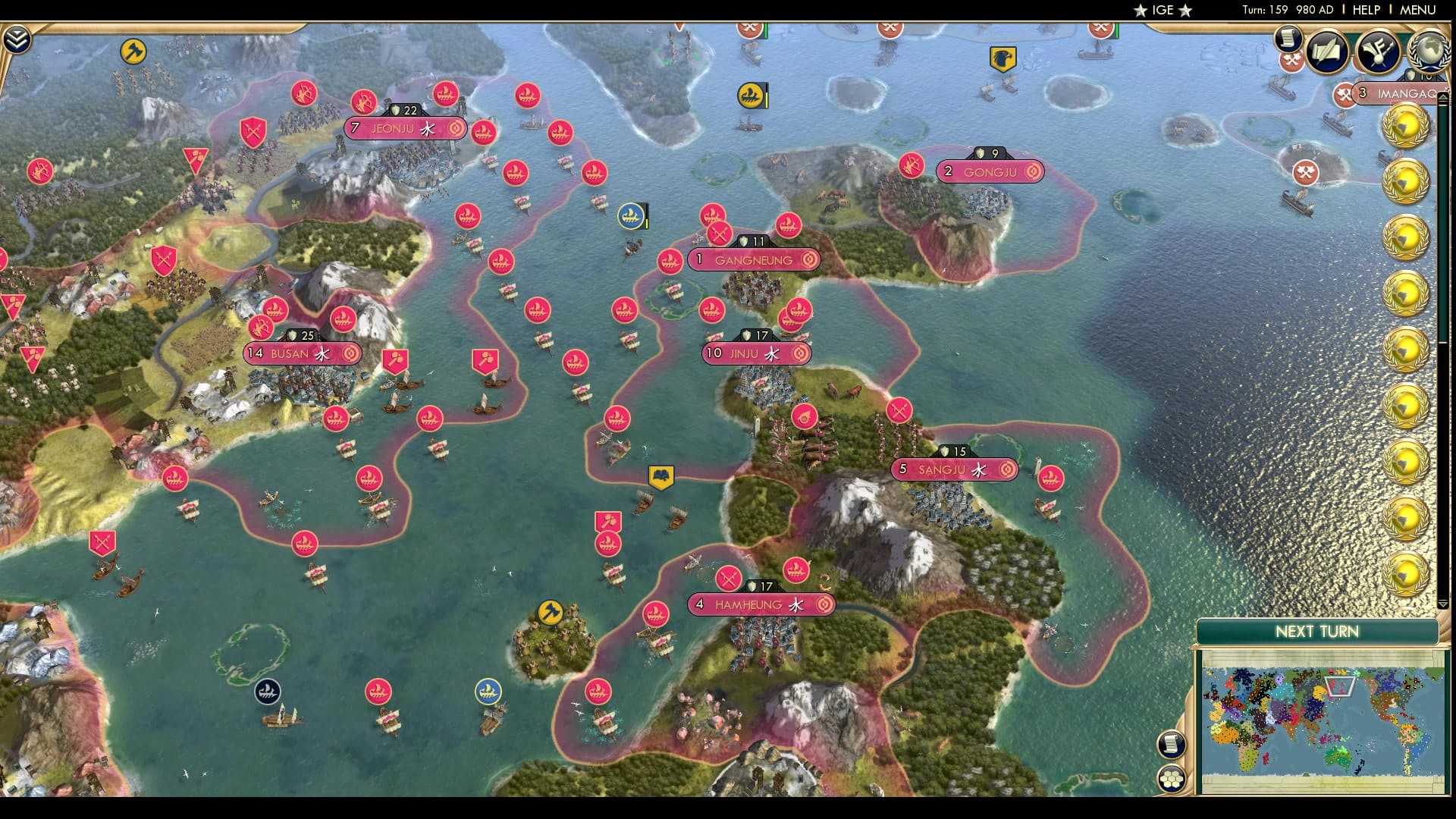Open HELP from the top bar
1456x819 pixels.
tap(1367, 10)
